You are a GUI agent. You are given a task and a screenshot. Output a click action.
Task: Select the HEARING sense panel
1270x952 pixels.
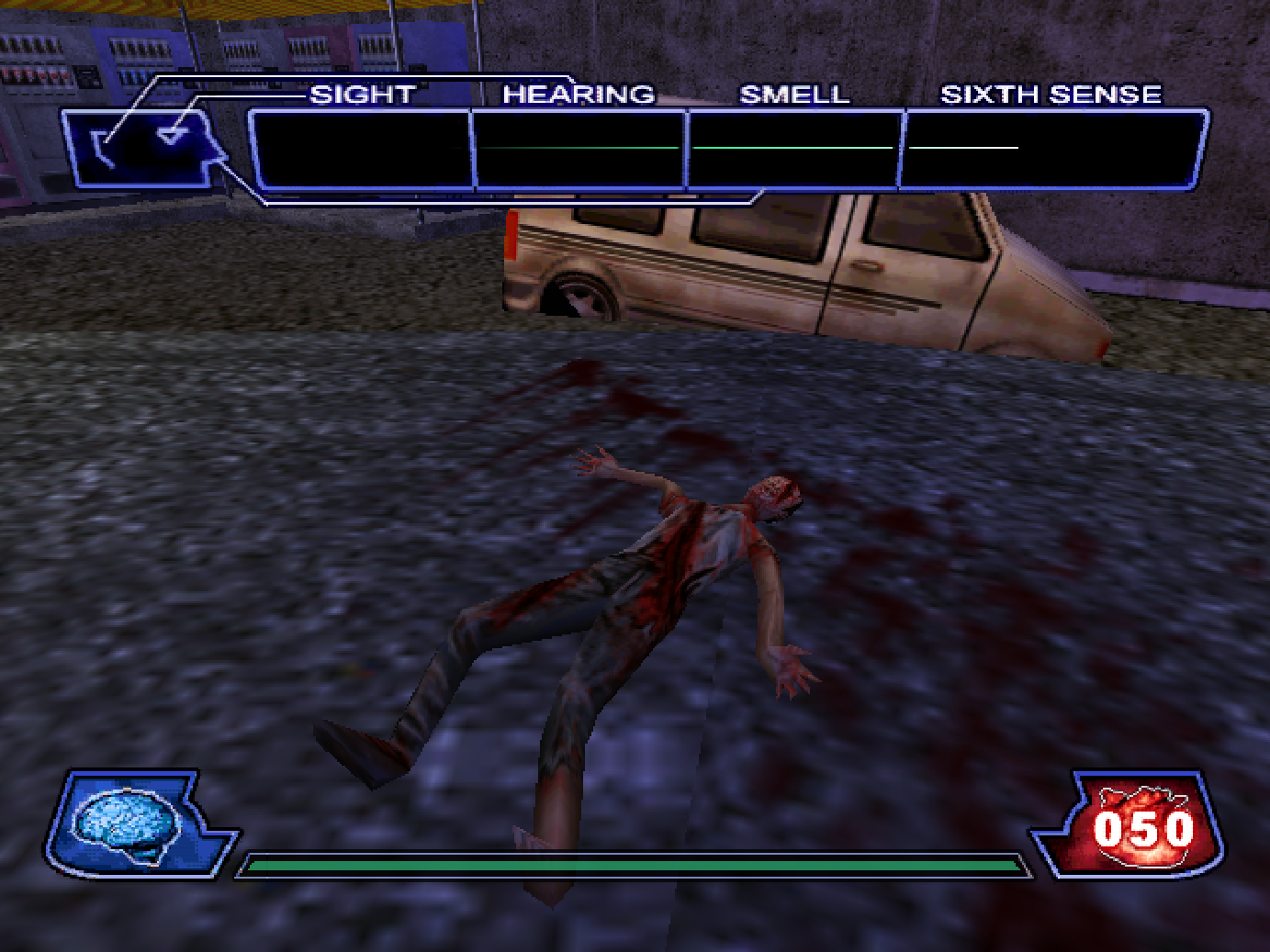click(579, 149)
